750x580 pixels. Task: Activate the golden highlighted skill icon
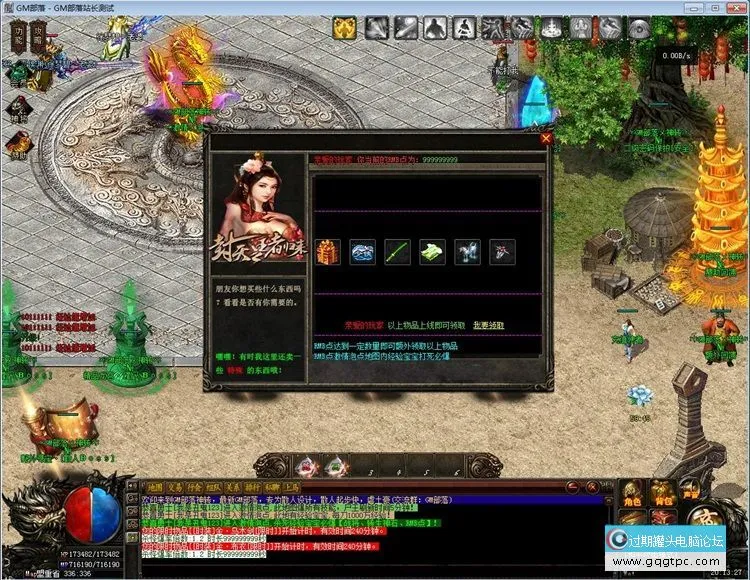click(x=345, y=28)
